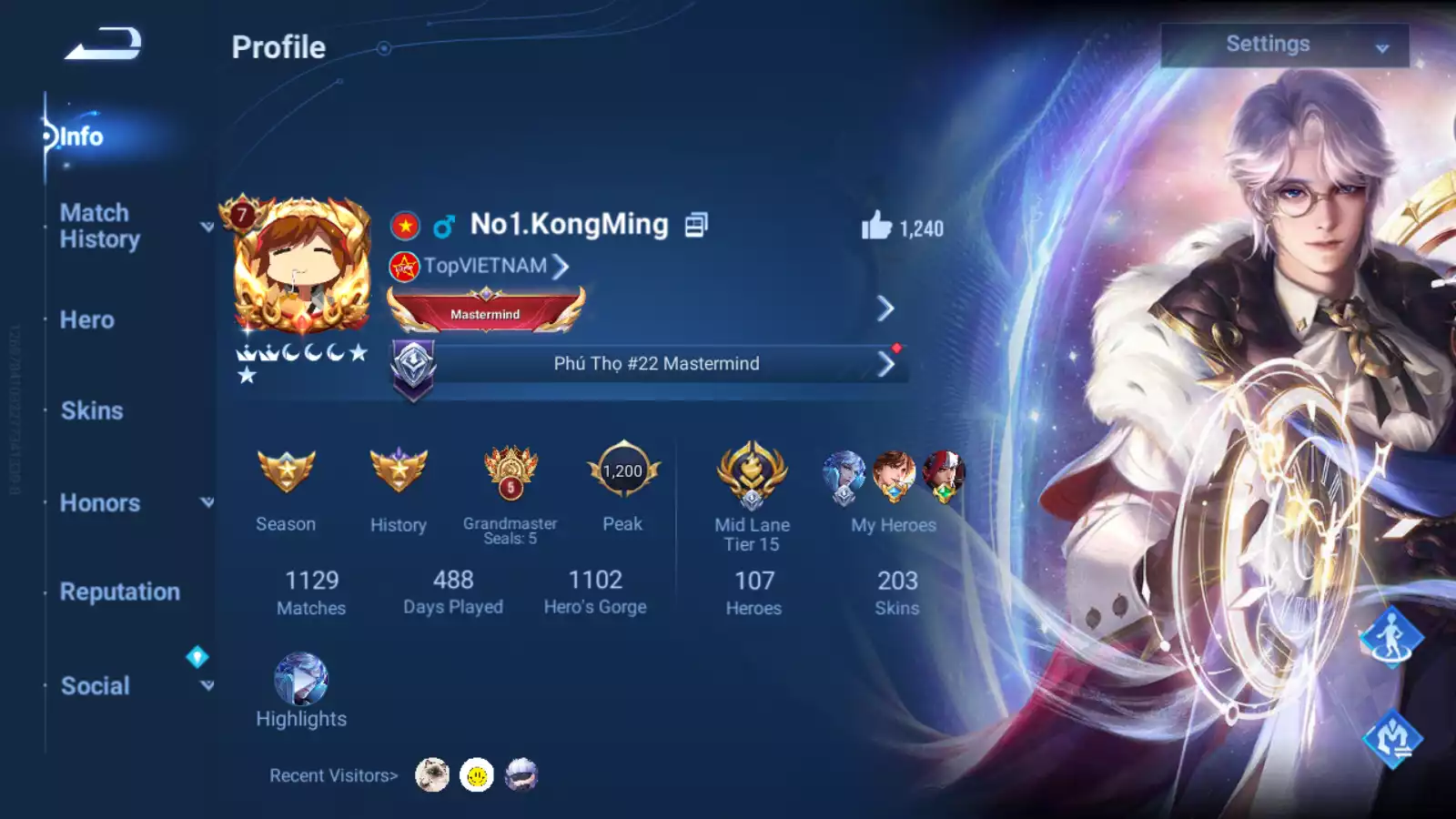Expand the Social section
Screen dimensions: 1456x819
tap(96, 686)
